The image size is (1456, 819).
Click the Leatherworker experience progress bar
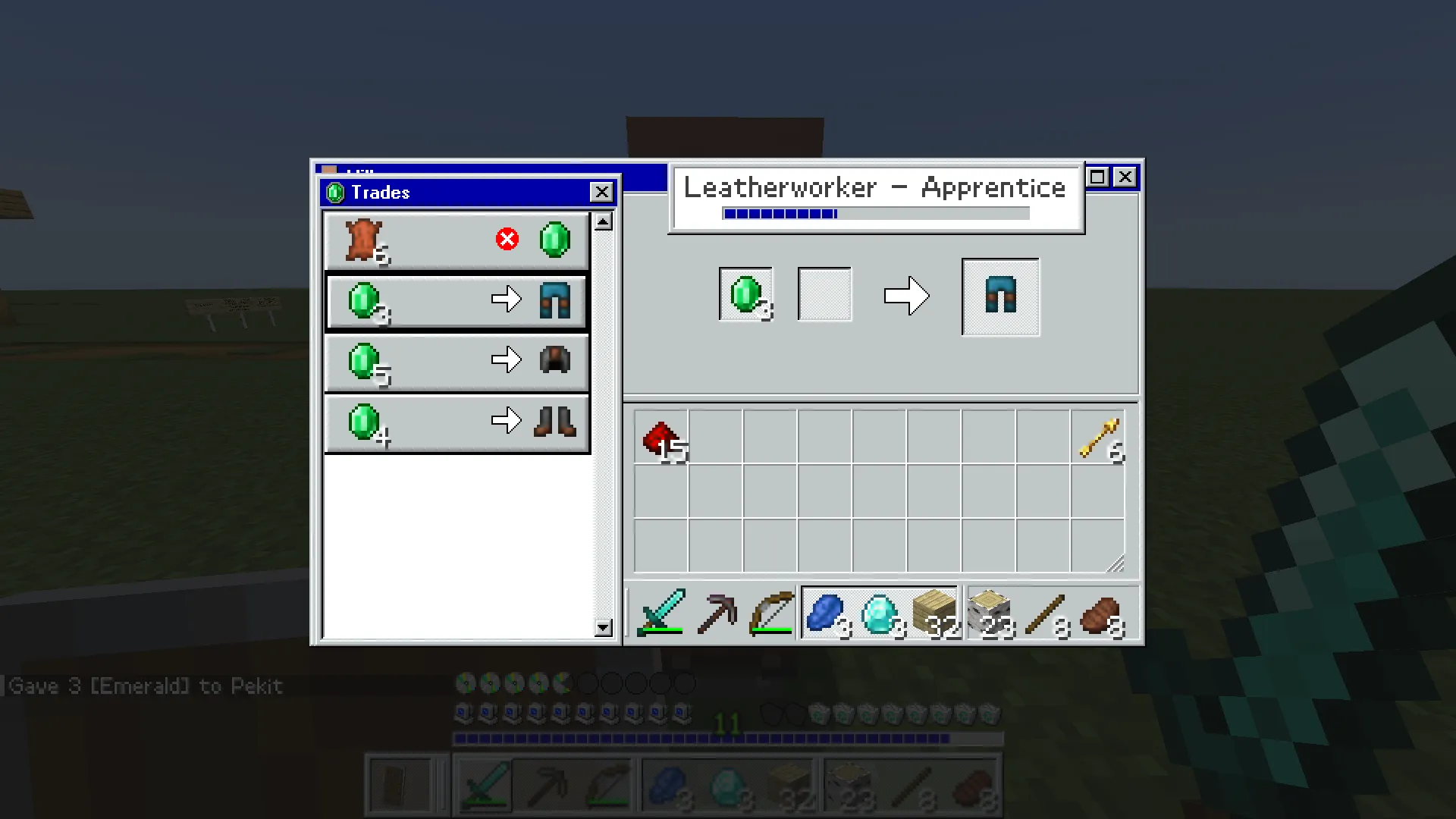tap(876, 214)
